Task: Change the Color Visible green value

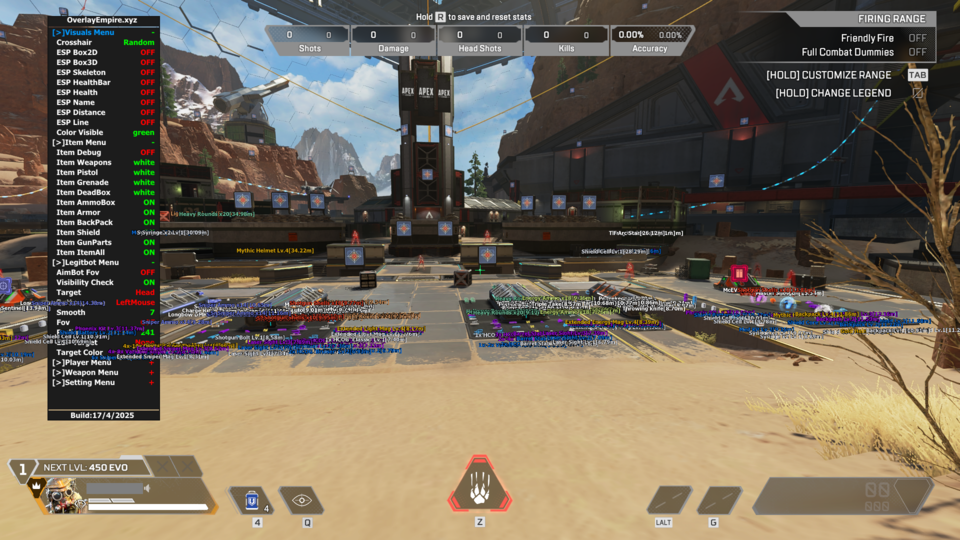Action: pos(143,133)
